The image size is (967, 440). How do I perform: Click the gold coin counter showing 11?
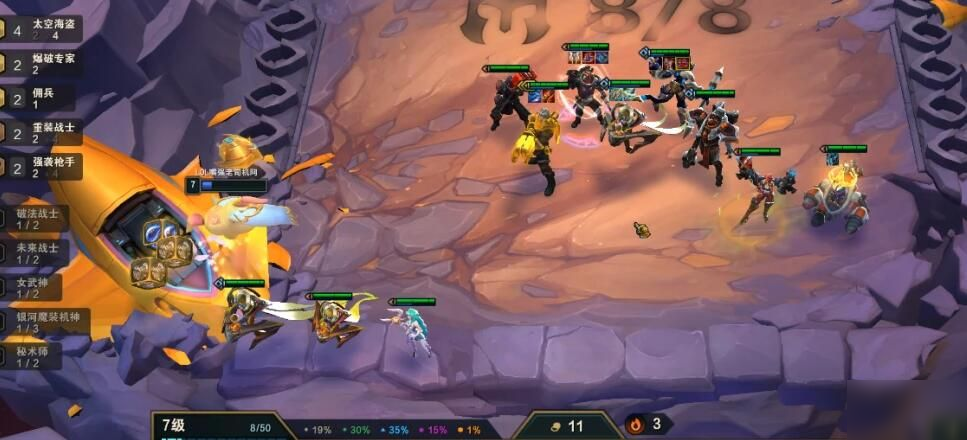point(566,426)
